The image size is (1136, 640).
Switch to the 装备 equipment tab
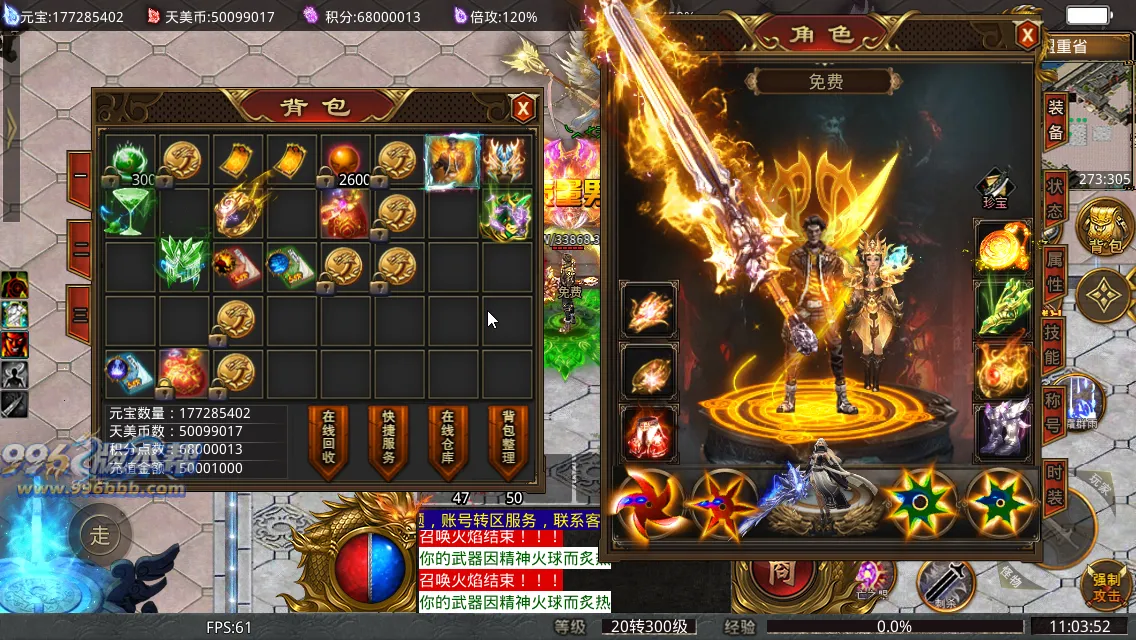[1055, 120]
